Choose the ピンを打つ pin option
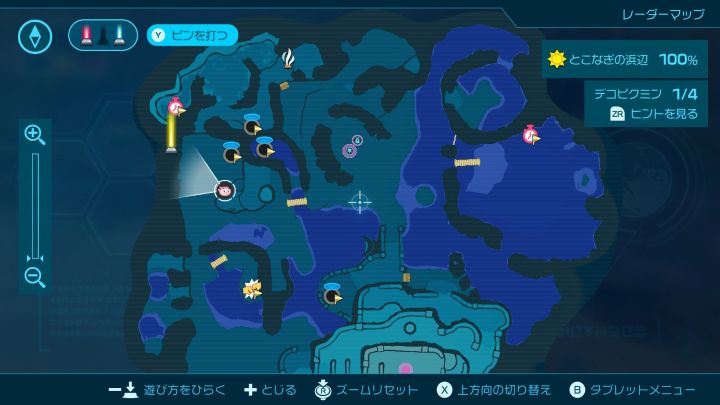 193,36
